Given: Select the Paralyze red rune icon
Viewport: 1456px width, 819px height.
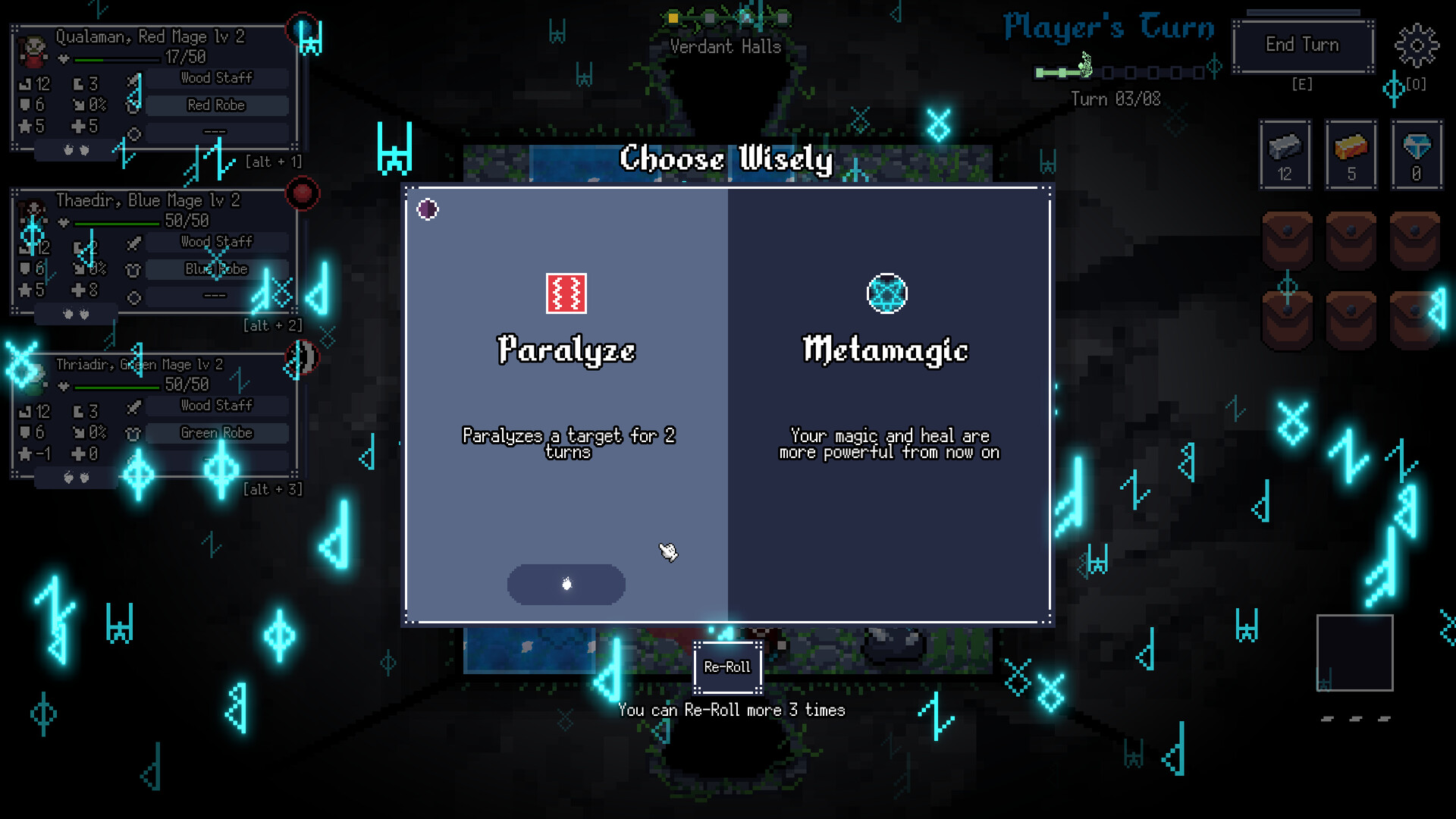Looking at the screenshot, I should [566, 294].
